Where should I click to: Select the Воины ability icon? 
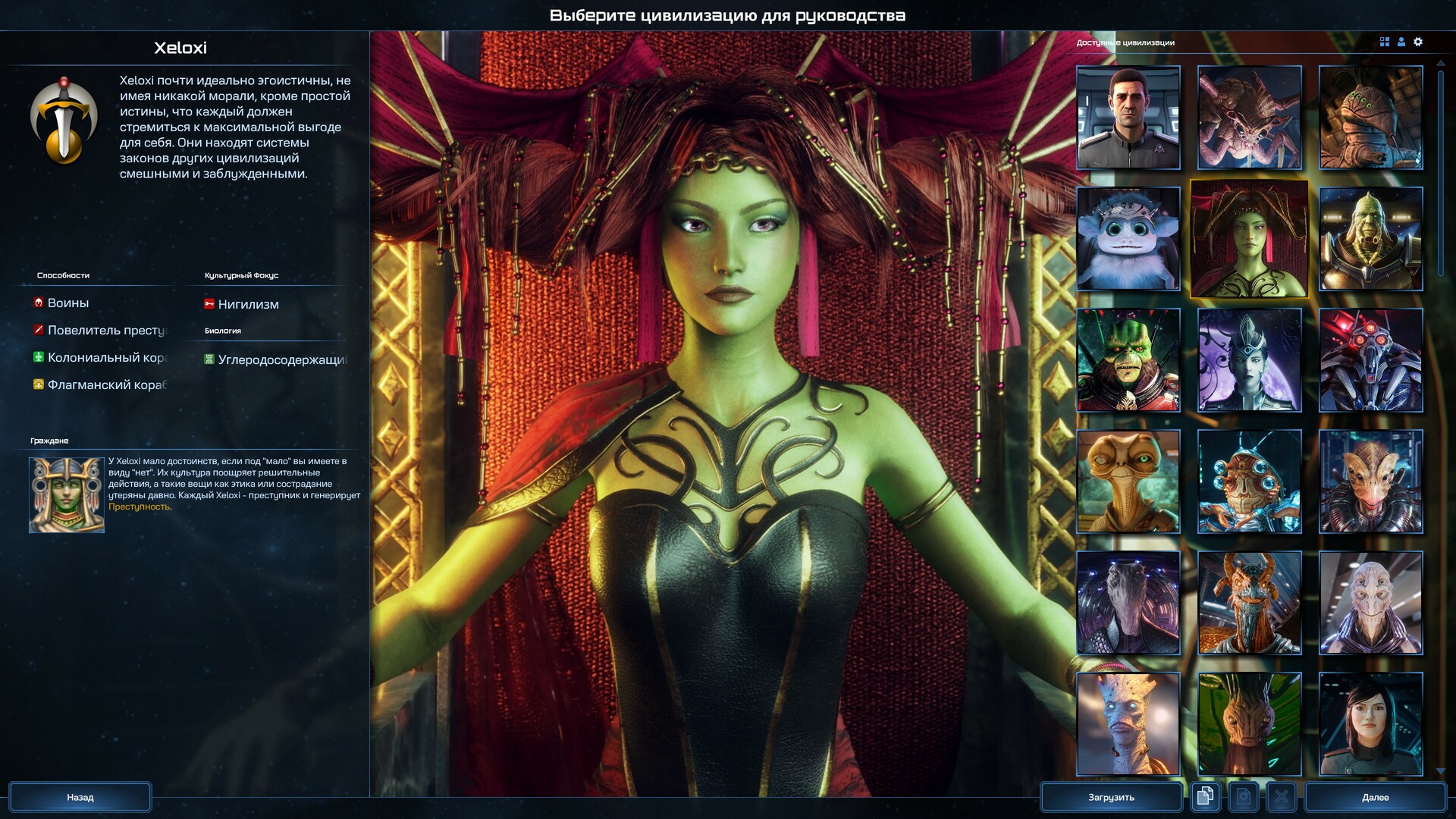pos(37,303)
